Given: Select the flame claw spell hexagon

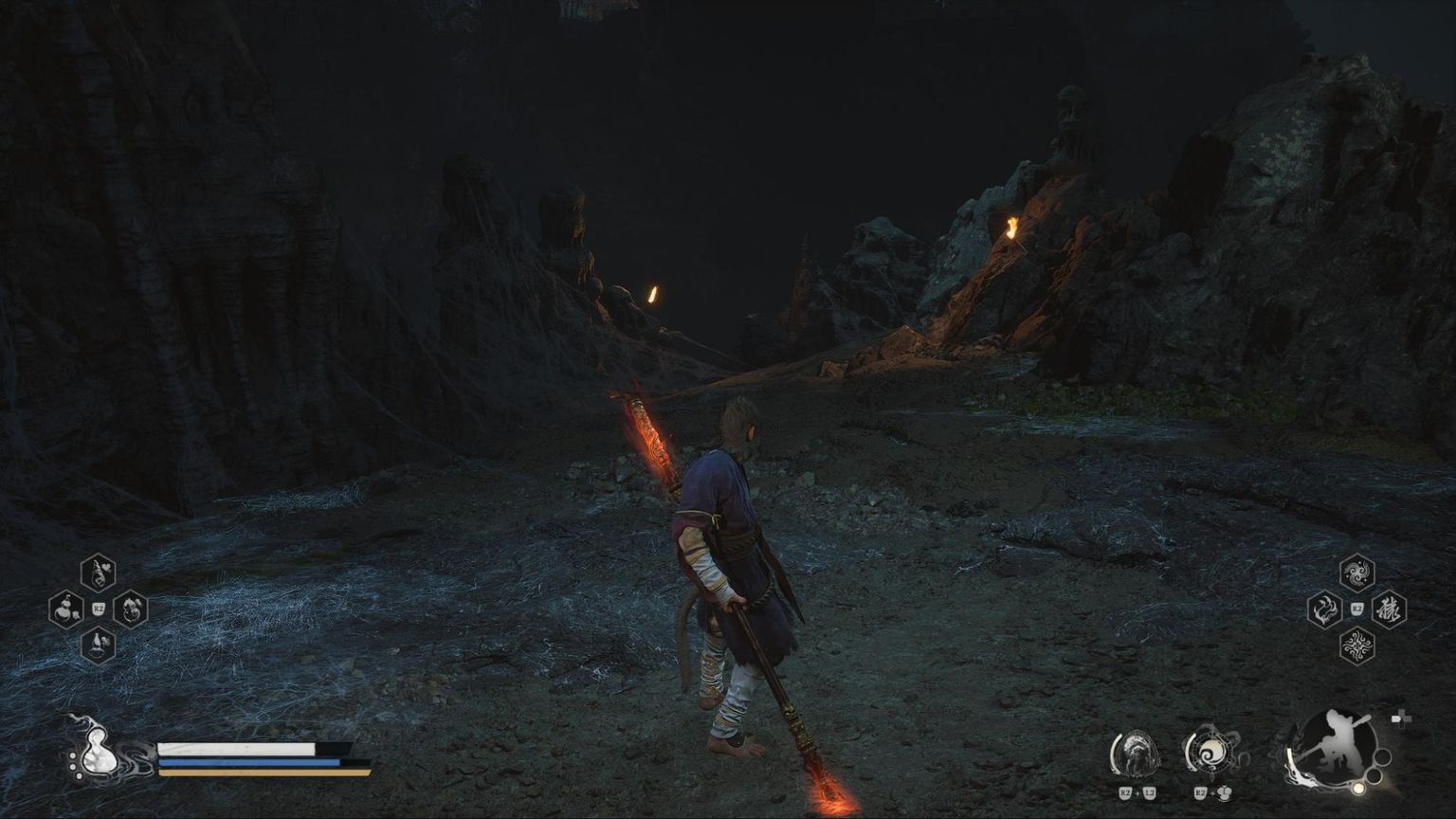Looking at the screenshot, I should 1324,610.
